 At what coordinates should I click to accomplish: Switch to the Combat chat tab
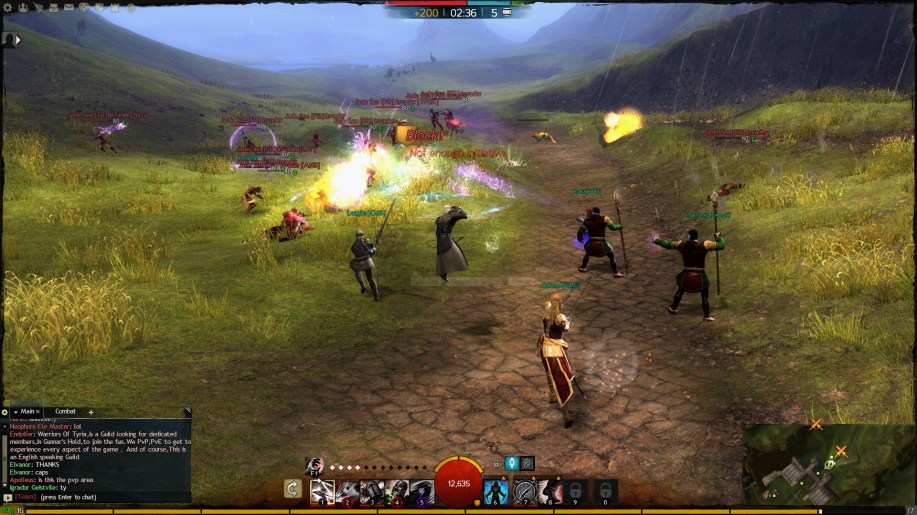[65, 411]
